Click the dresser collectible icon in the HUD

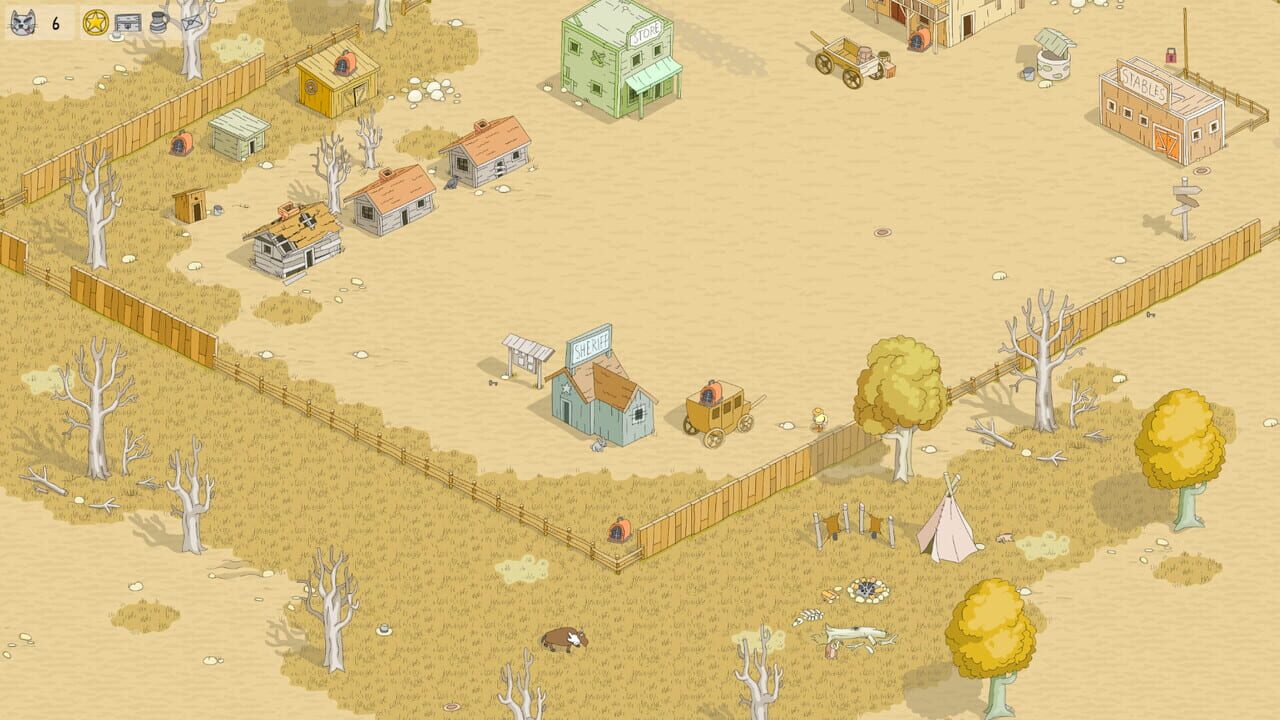127,22
